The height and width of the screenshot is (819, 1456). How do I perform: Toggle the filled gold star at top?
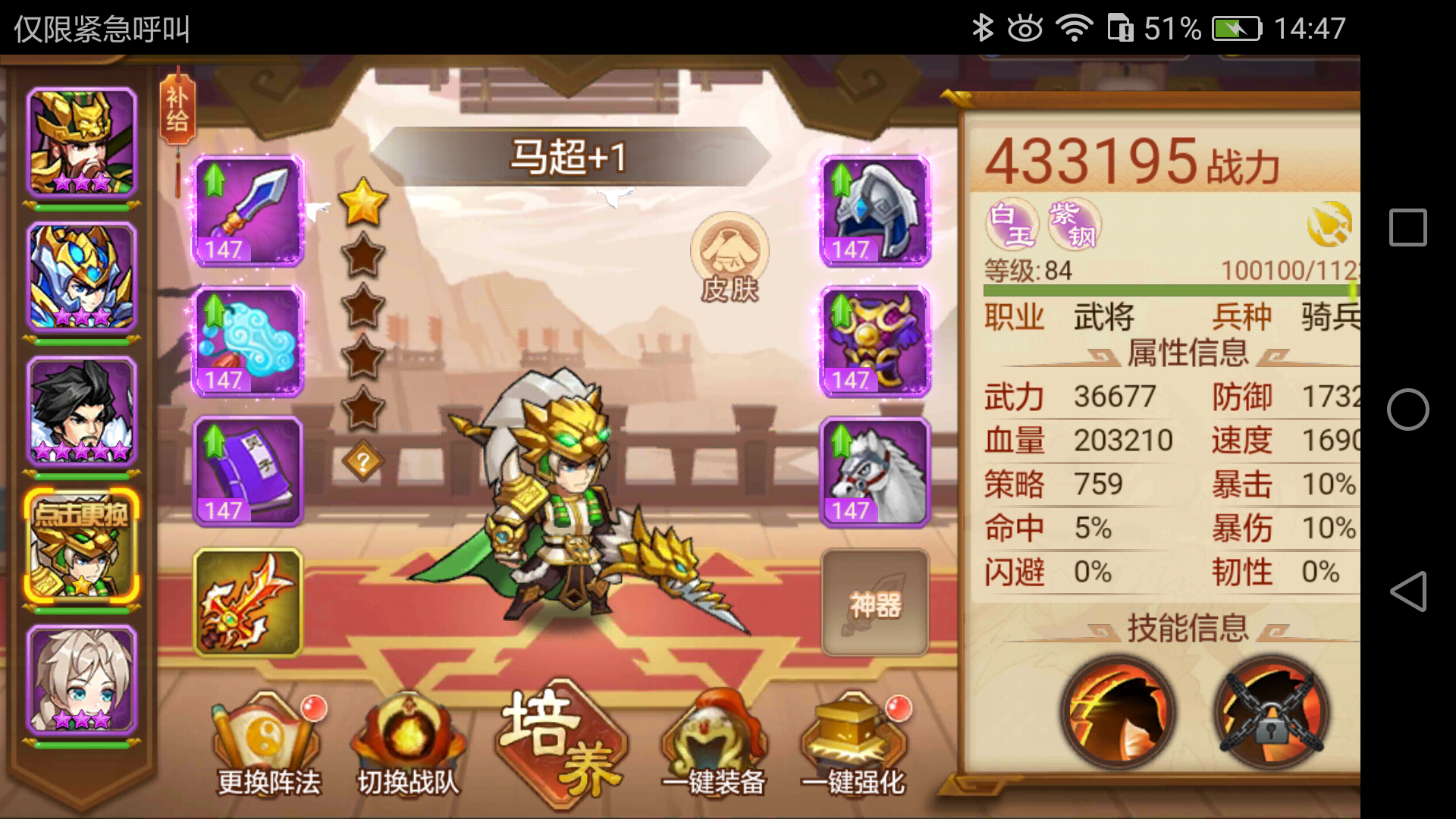click(362, 202)
